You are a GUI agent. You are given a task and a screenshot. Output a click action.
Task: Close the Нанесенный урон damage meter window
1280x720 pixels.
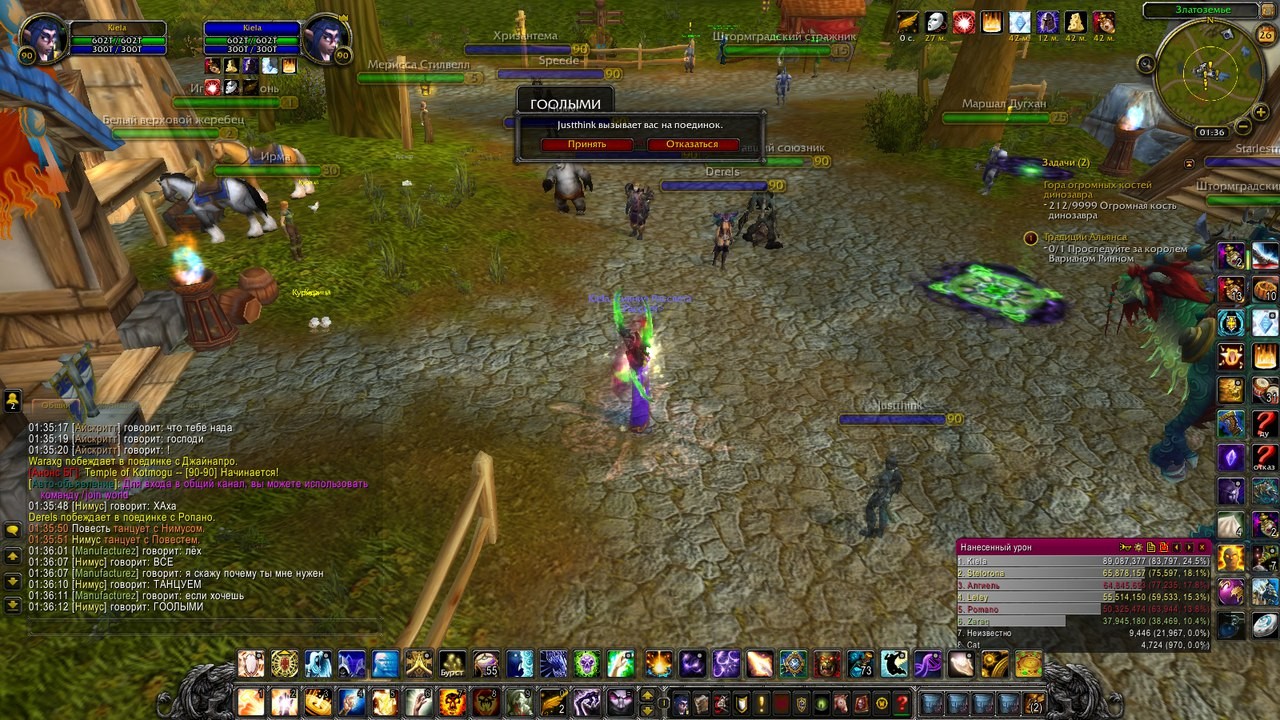(x=1202, y=547)
